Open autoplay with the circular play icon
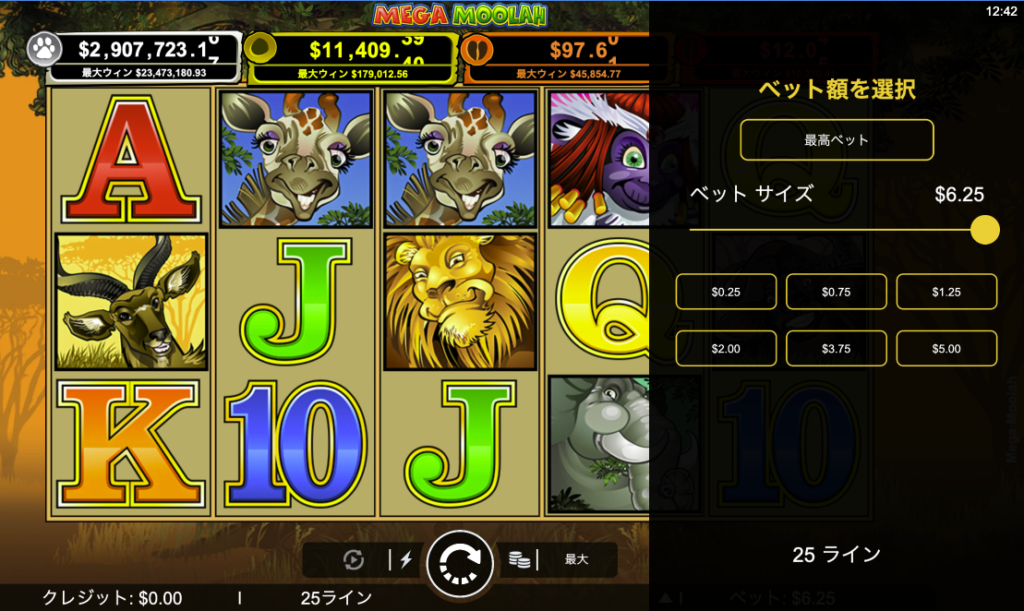1024x611 pixels. (354, 560)
